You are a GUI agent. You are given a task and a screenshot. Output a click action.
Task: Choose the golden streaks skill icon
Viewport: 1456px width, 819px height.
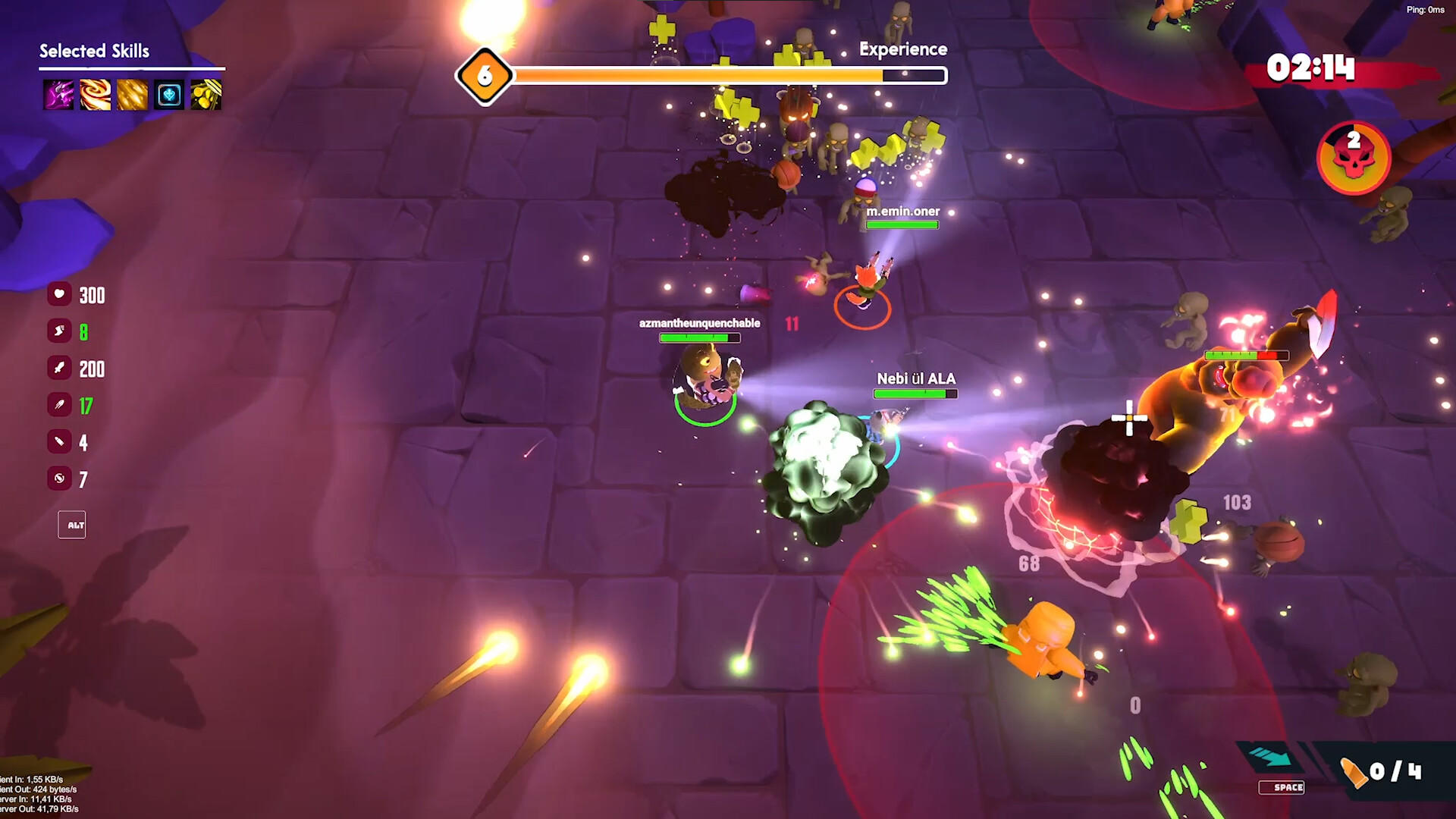pos(132,96)
